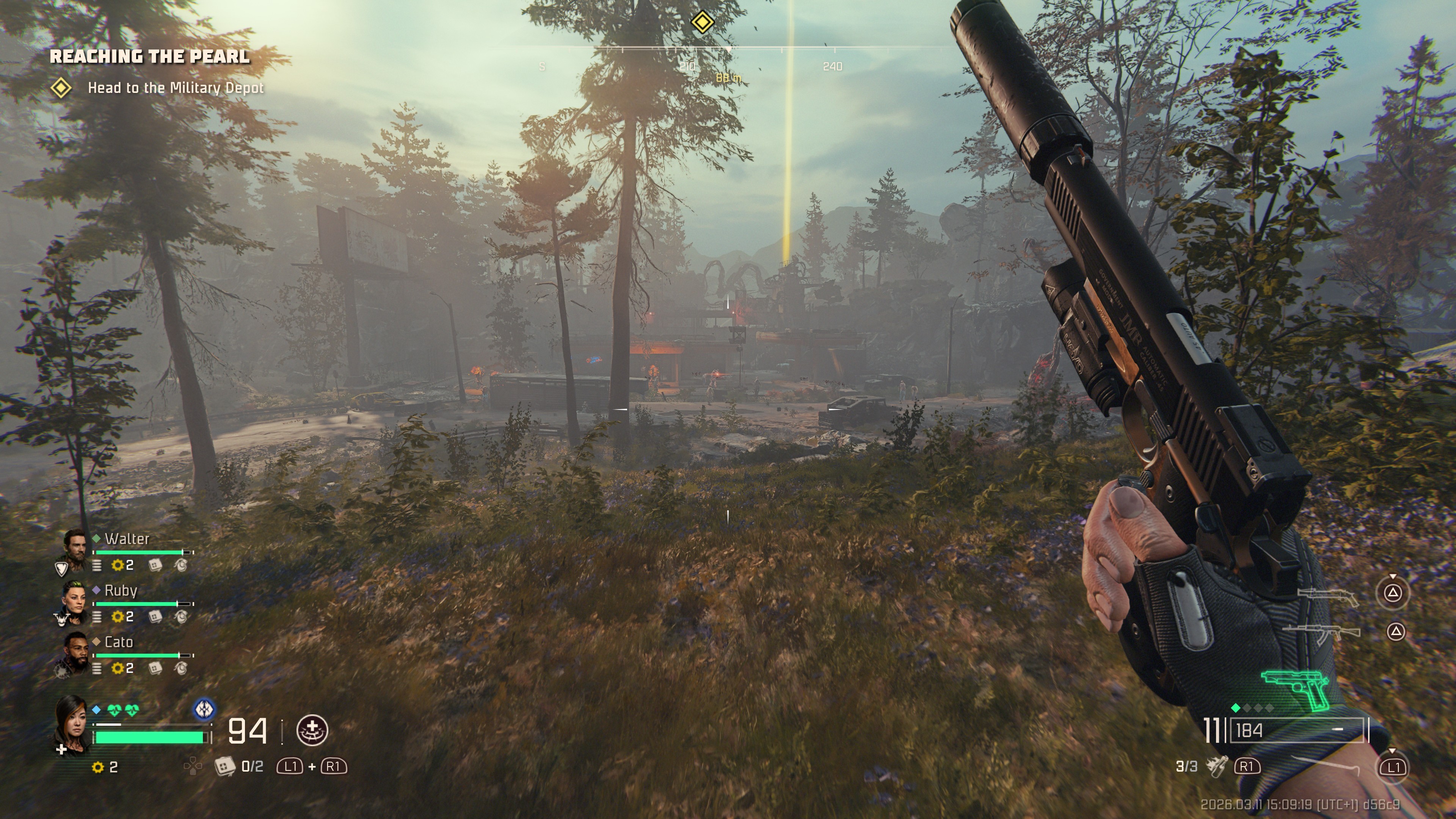Click the yellow objective marker on the compass
The image size is (1456, 819).
[x=702, y=23]
